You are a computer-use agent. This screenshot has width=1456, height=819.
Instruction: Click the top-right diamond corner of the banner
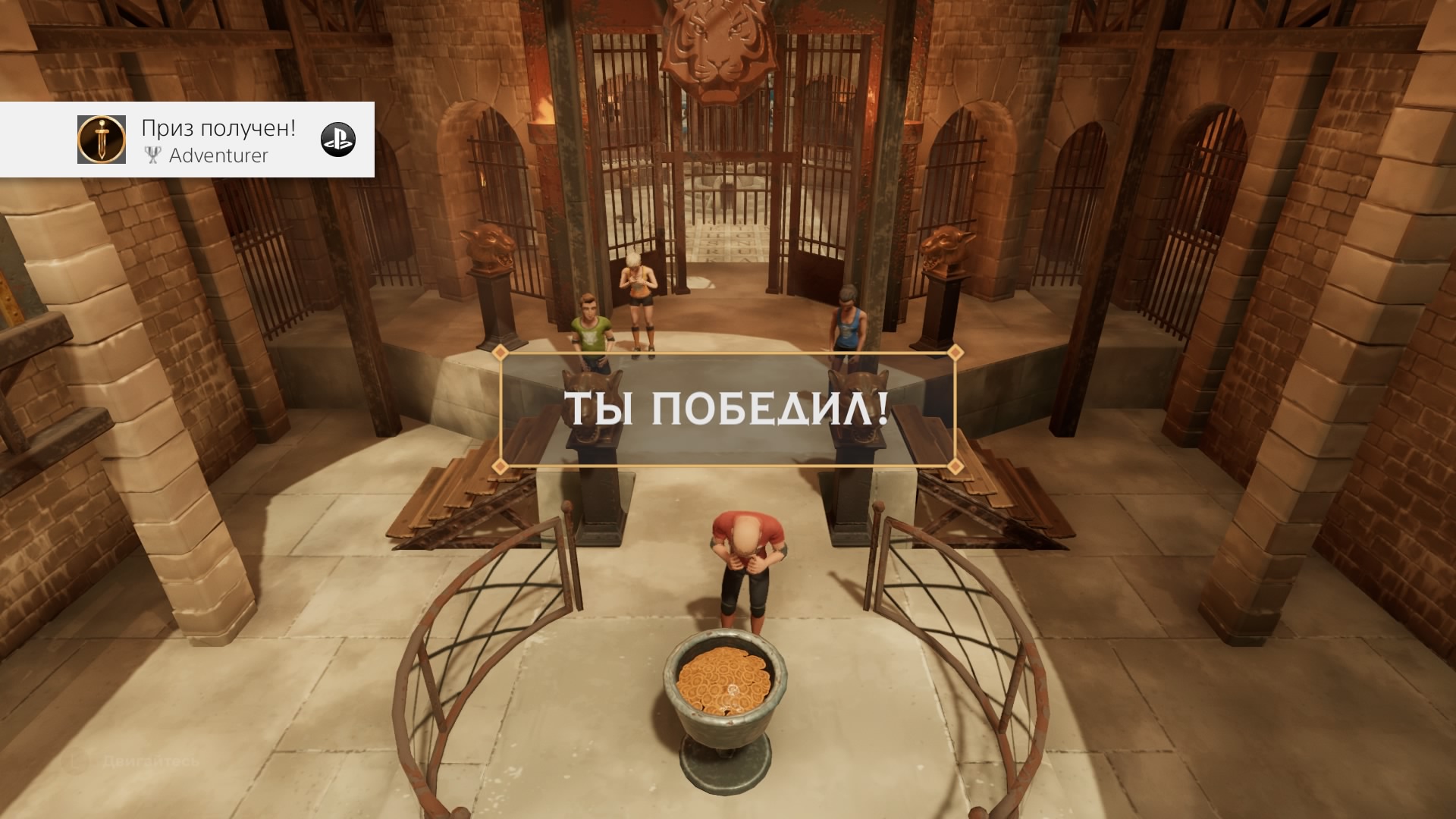pos(954,353)
